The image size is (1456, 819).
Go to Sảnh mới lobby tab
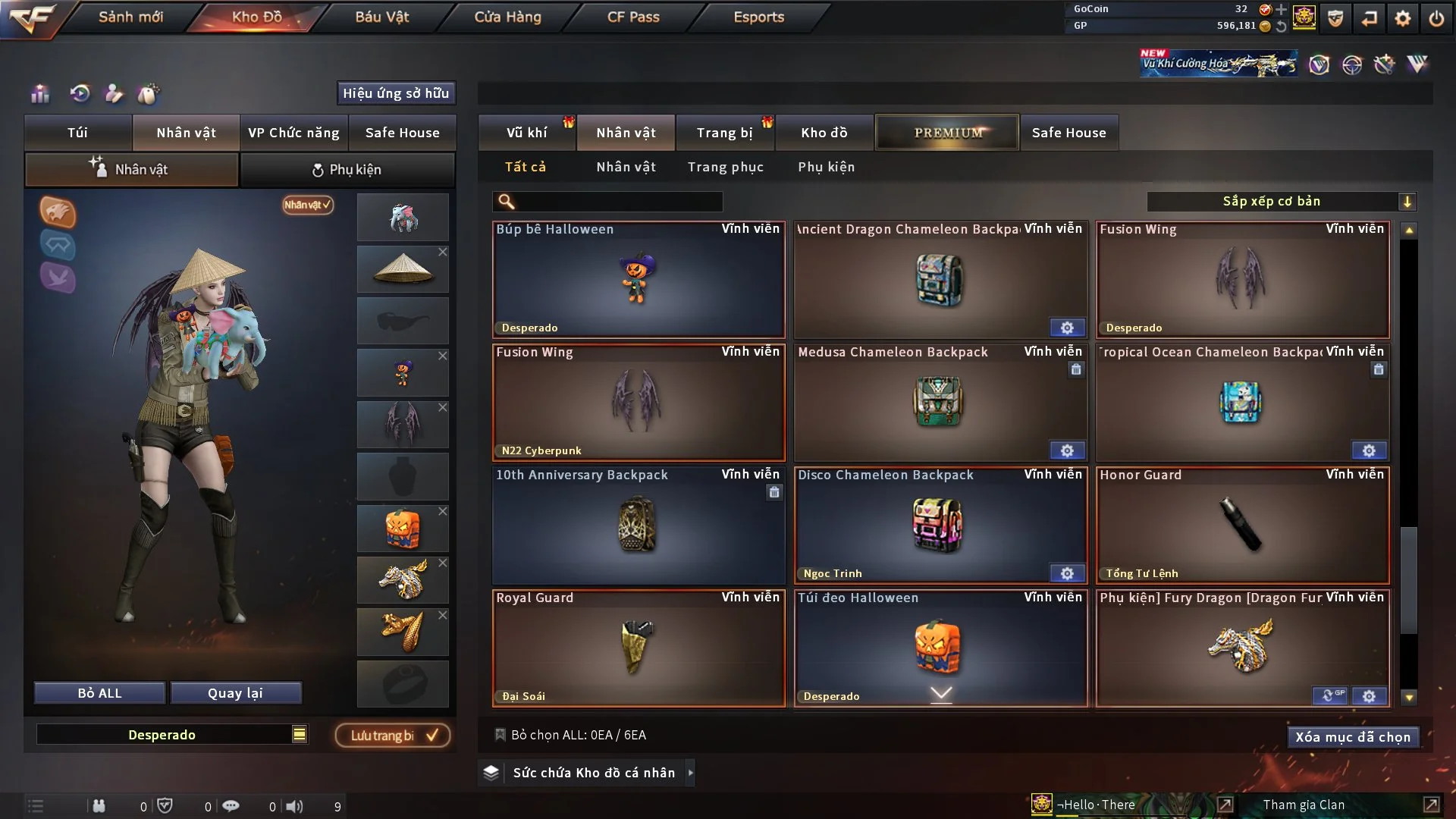[130, 17]
